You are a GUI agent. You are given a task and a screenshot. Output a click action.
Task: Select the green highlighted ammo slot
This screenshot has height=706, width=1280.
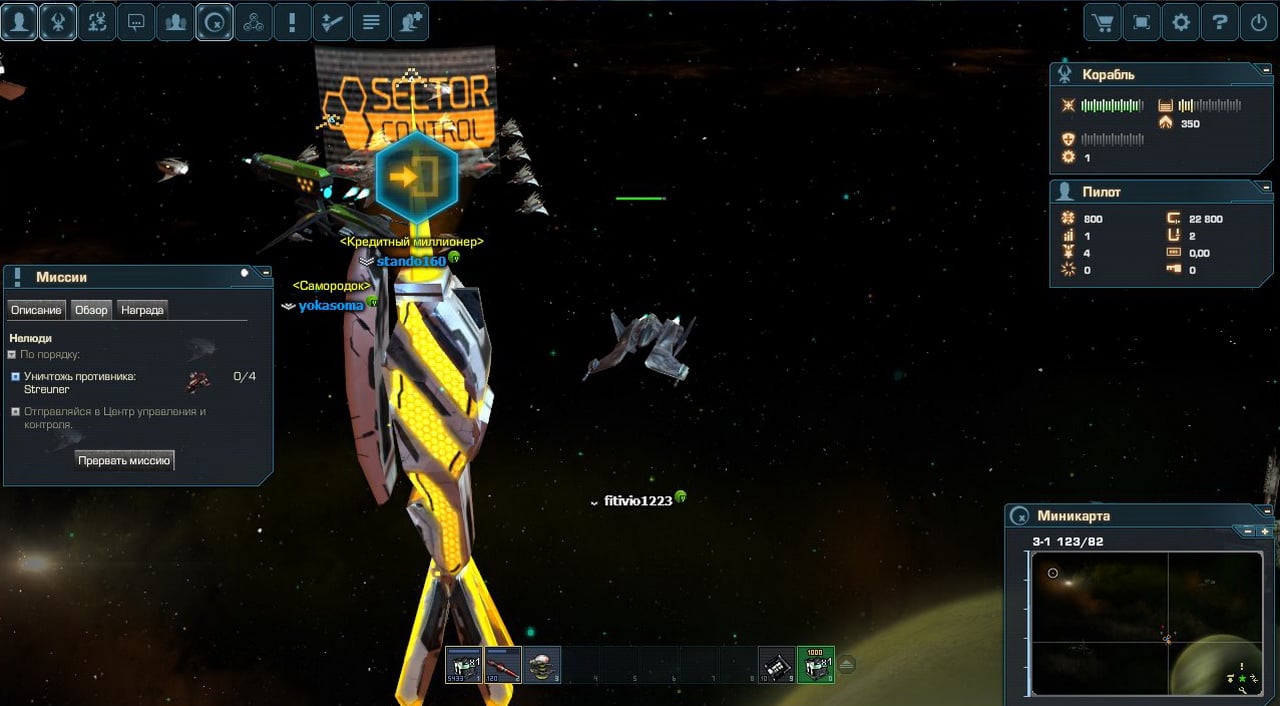pos(816,664)
